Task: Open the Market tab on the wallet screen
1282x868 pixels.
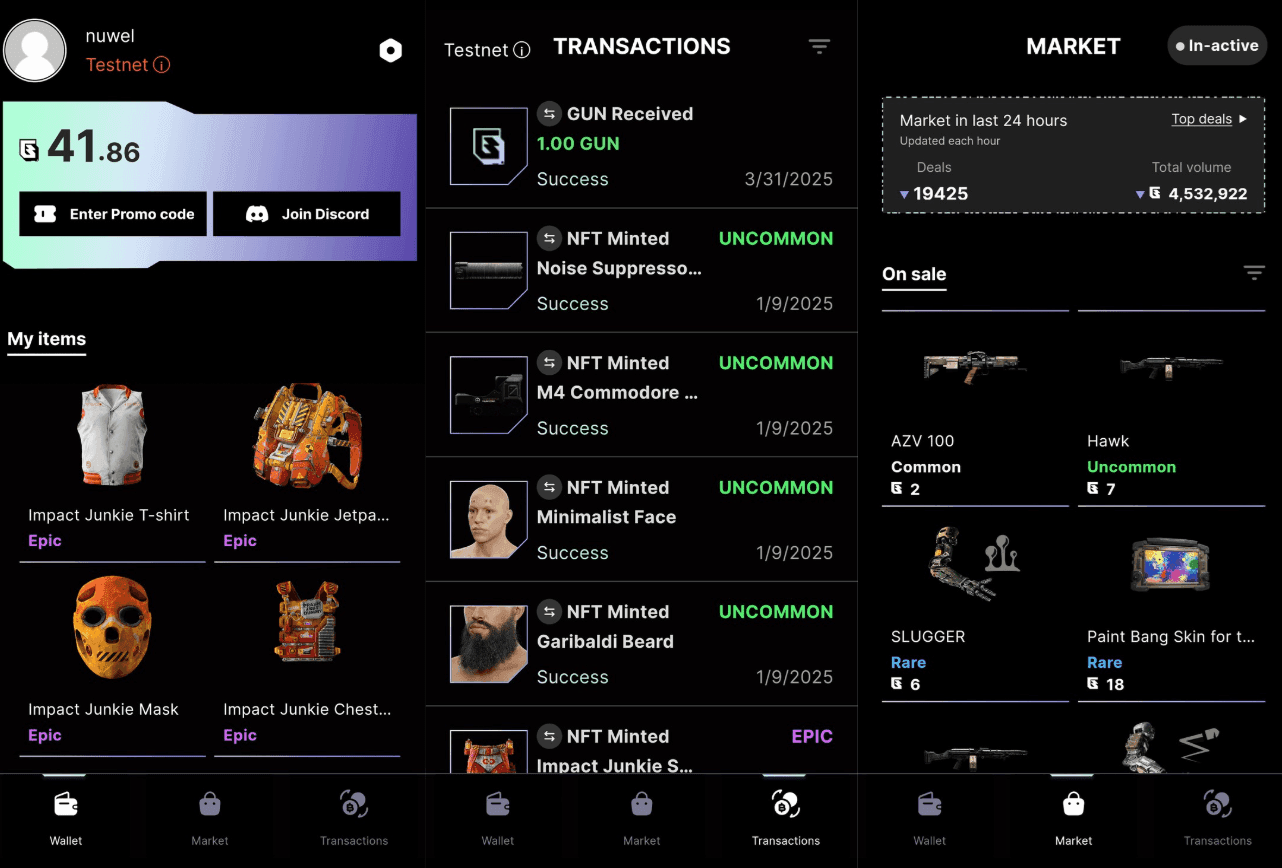Action: click(x=209, y=815)
